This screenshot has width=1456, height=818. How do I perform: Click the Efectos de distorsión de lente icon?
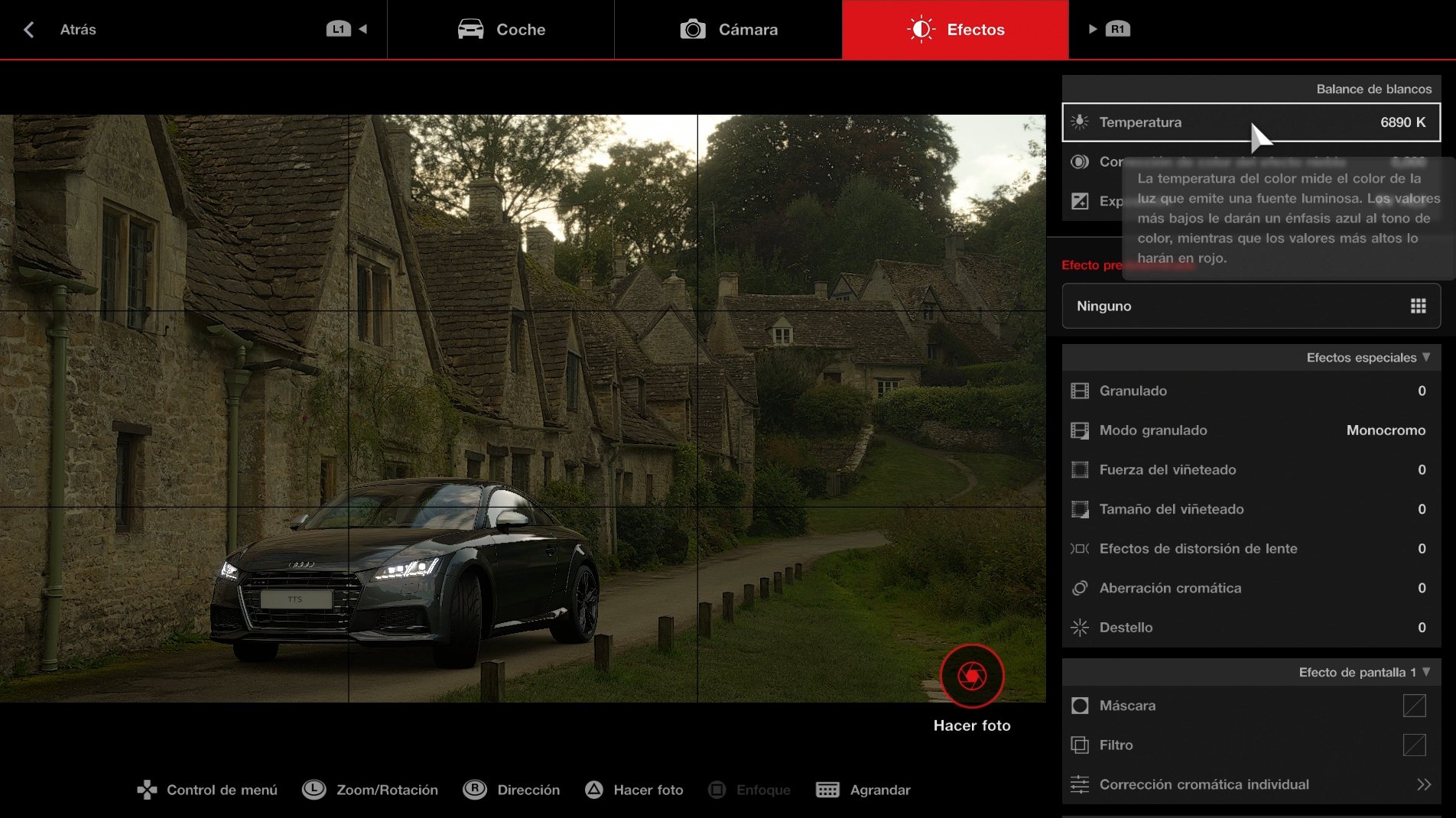pos(1081,548)
